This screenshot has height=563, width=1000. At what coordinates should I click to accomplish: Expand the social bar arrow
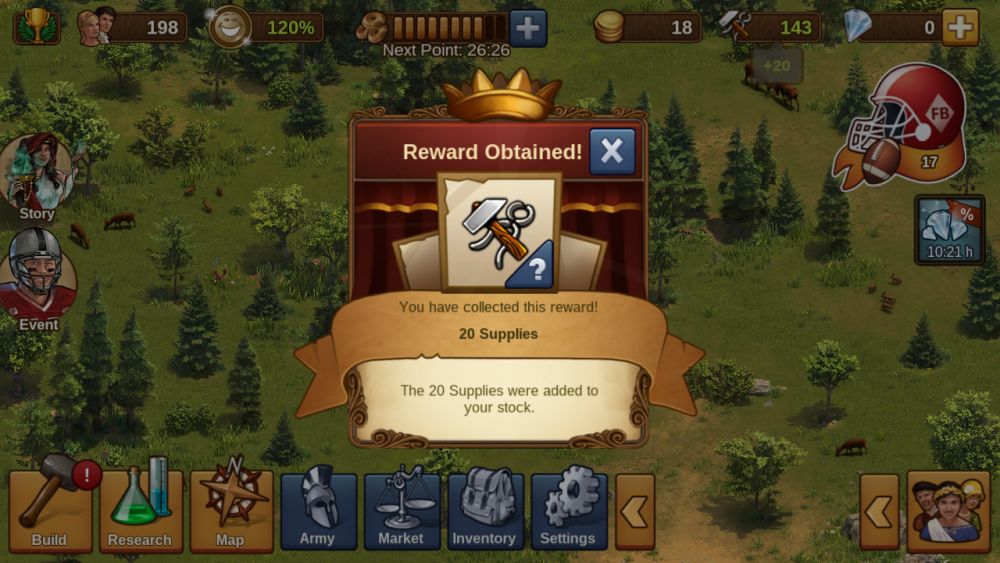[x=879, y=511]
